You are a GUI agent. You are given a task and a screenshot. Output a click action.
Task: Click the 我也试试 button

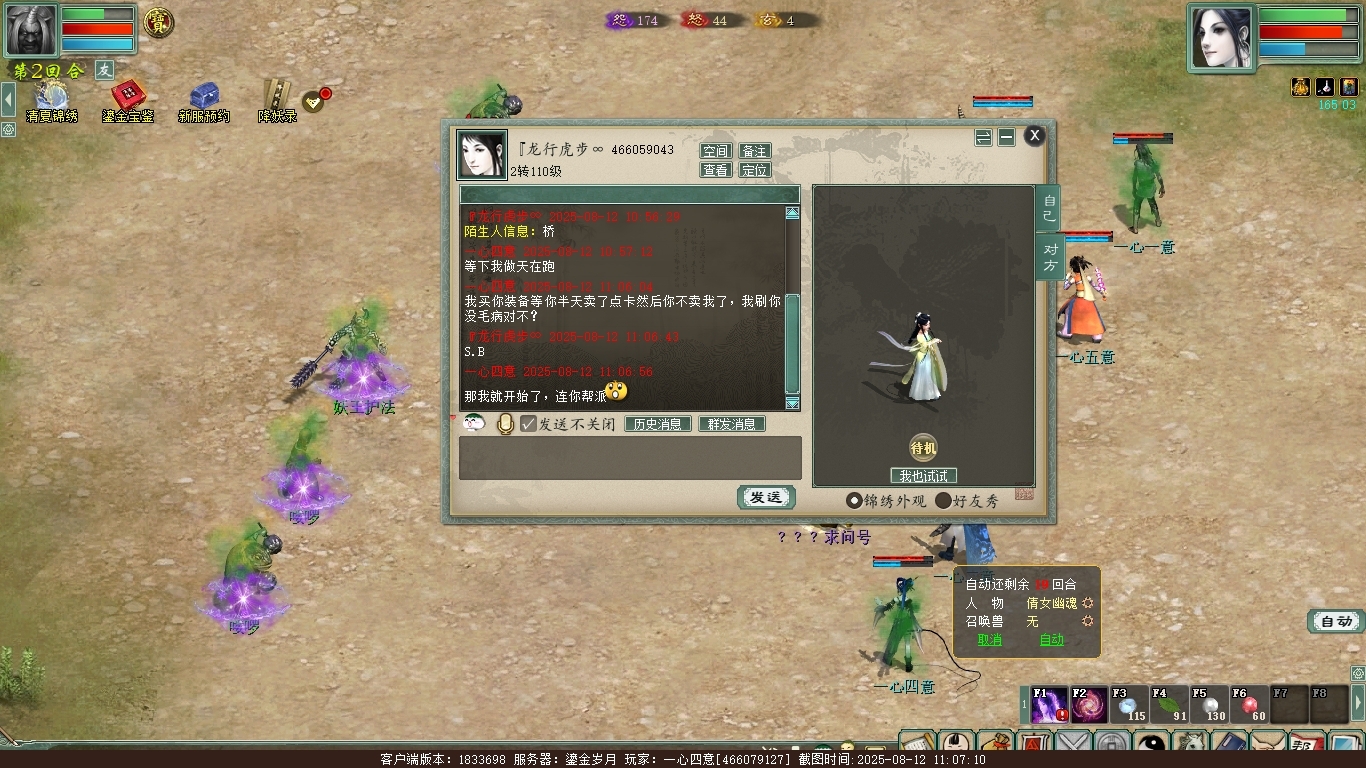point(923,476)
